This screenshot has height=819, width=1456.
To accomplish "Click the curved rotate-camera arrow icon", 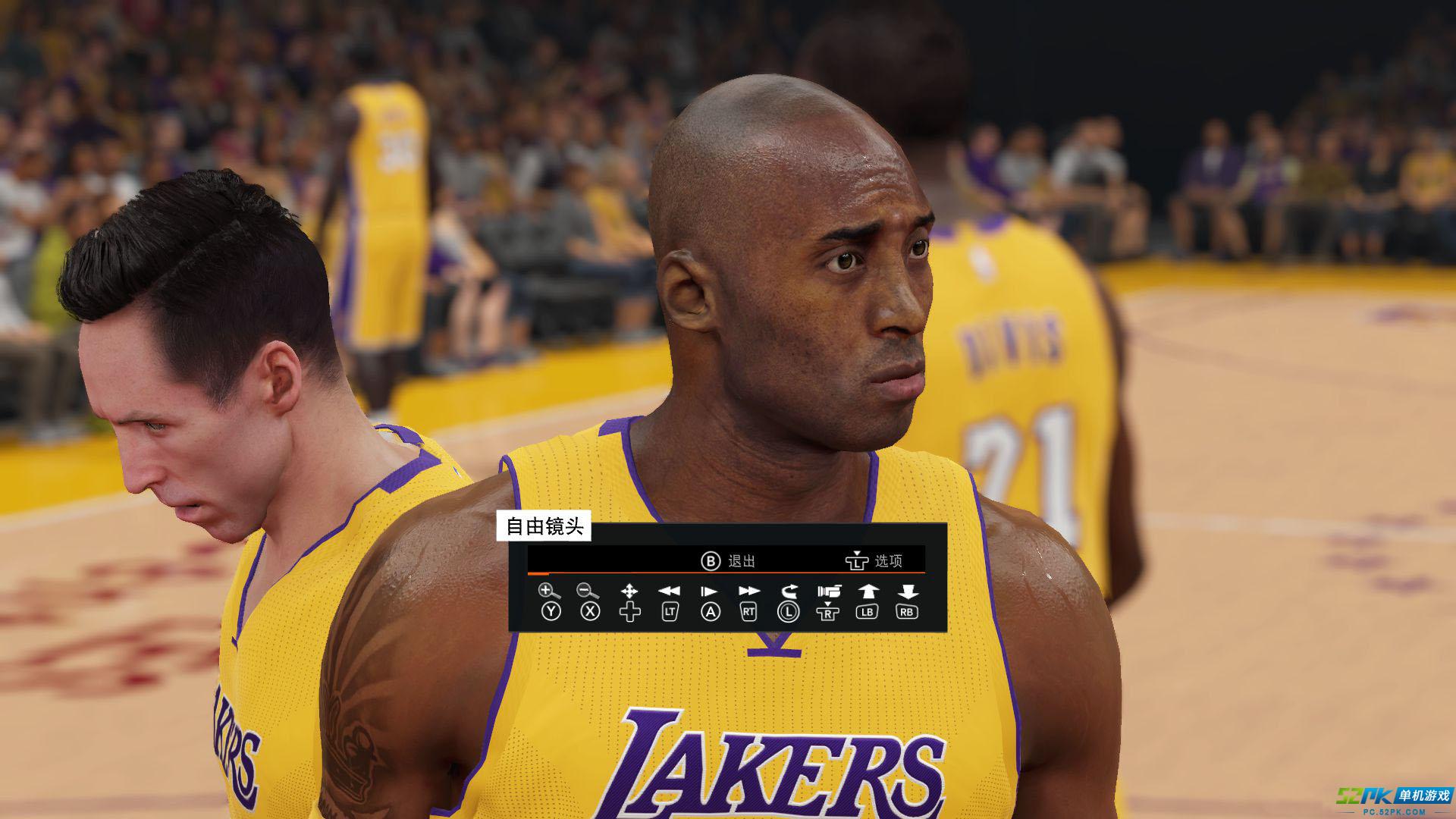I will (x=789, y=591).
